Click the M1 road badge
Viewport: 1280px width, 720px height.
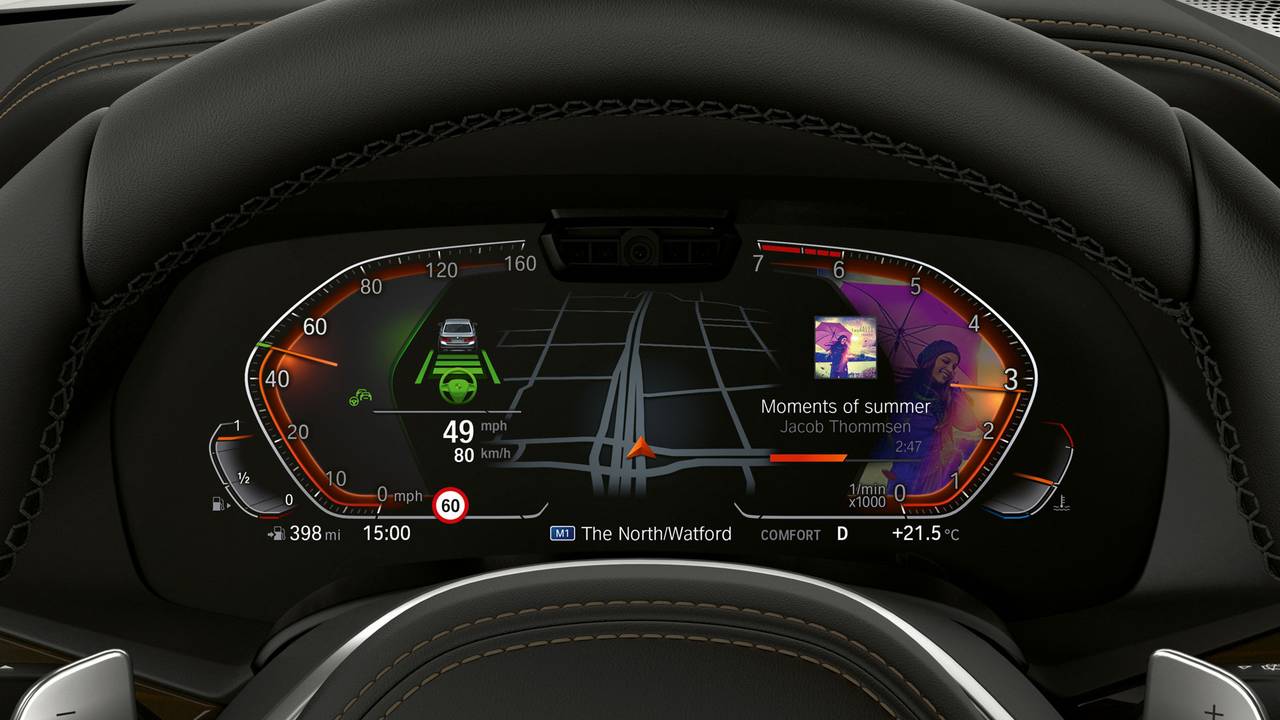[563, 534]
